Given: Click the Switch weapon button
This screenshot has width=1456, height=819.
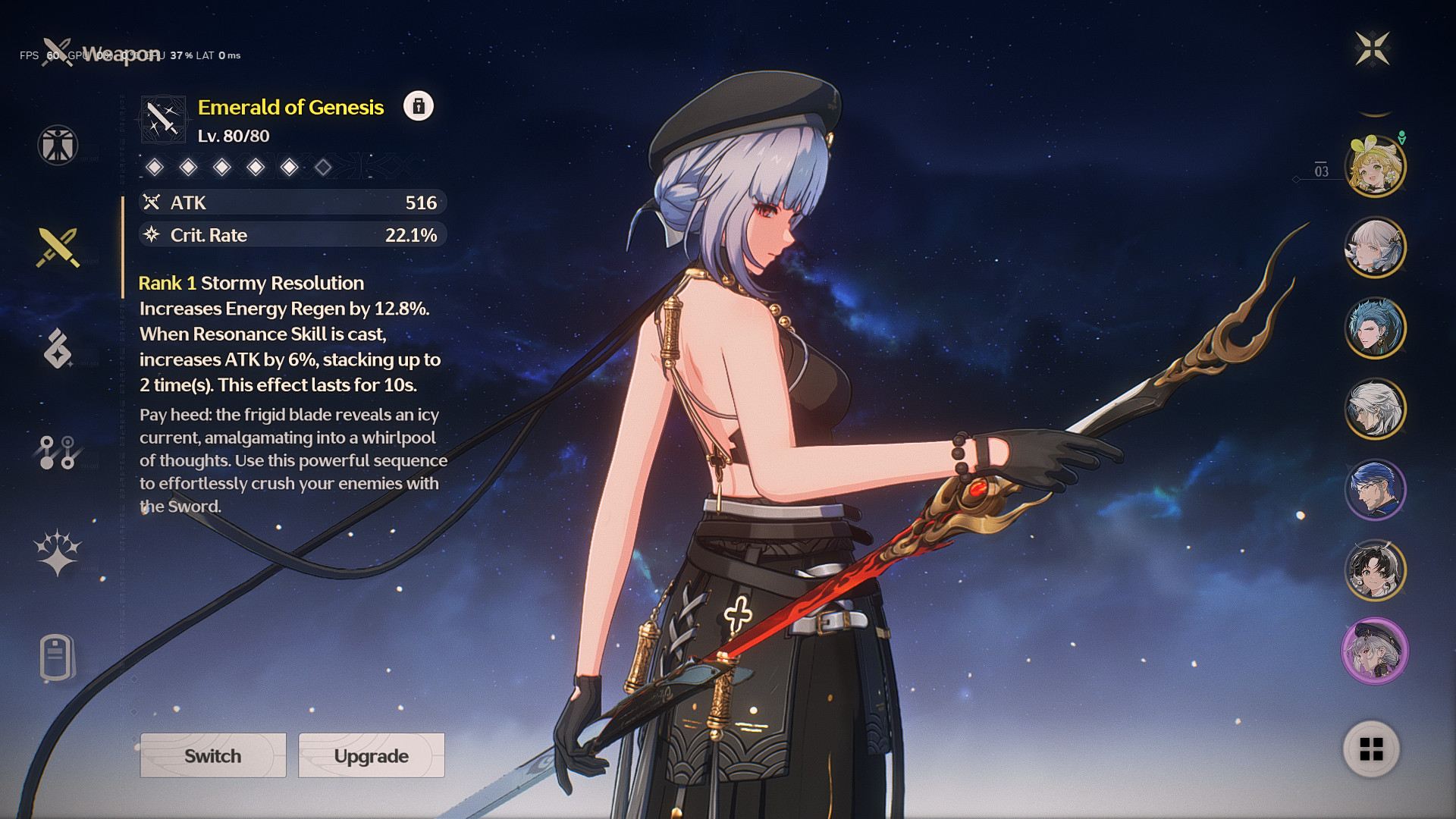Looking at the screenshot, I should [213, 755].
